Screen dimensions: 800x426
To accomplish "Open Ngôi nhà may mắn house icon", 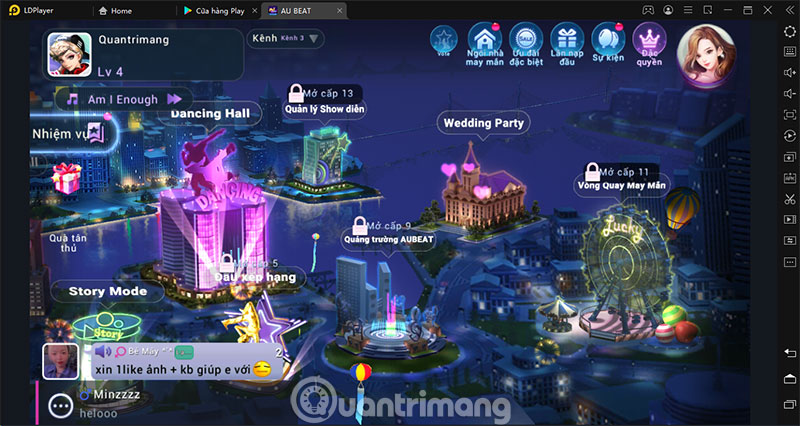I will pyautogui.click(x=484, y=42).
